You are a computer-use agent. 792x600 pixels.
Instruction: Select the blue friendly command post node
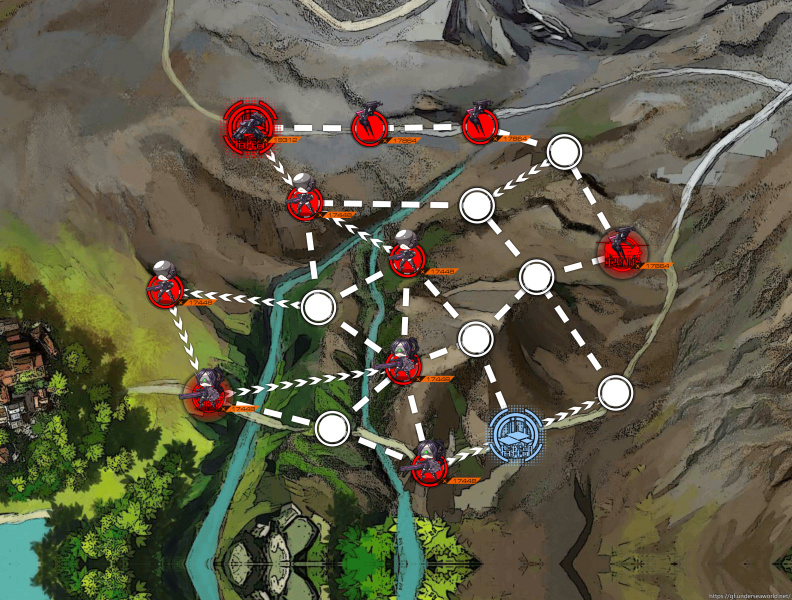[516, 435]
